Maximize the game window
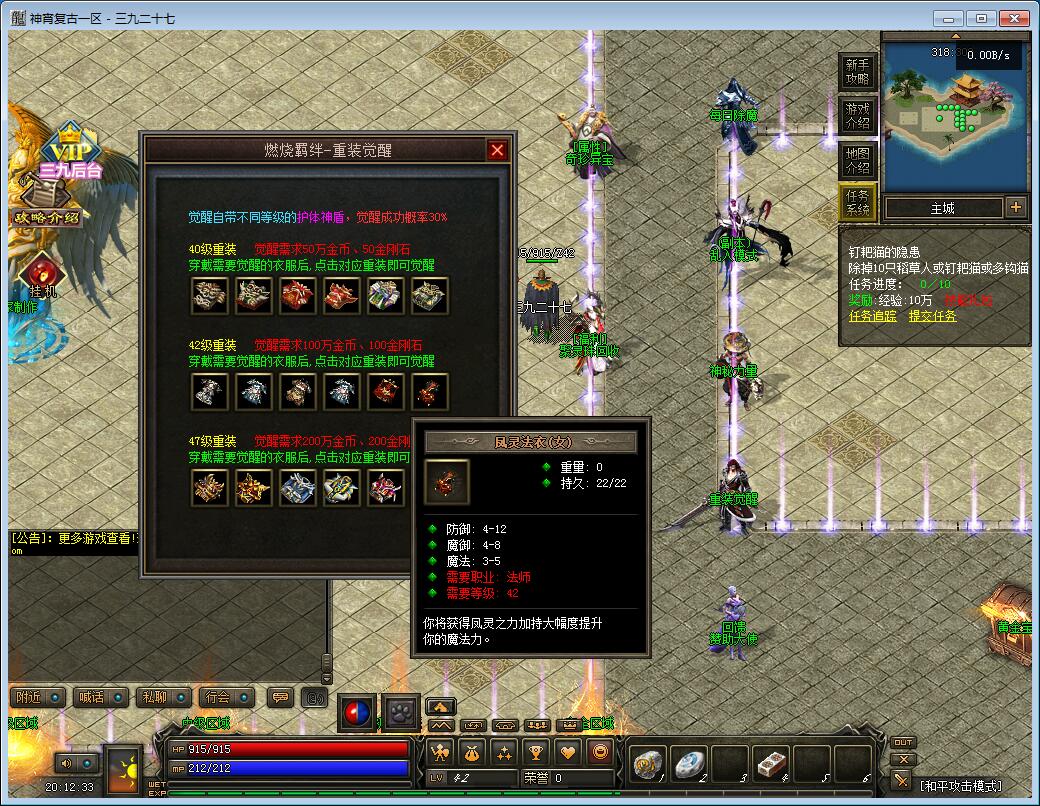1040x806 pixels. point(982,17)
